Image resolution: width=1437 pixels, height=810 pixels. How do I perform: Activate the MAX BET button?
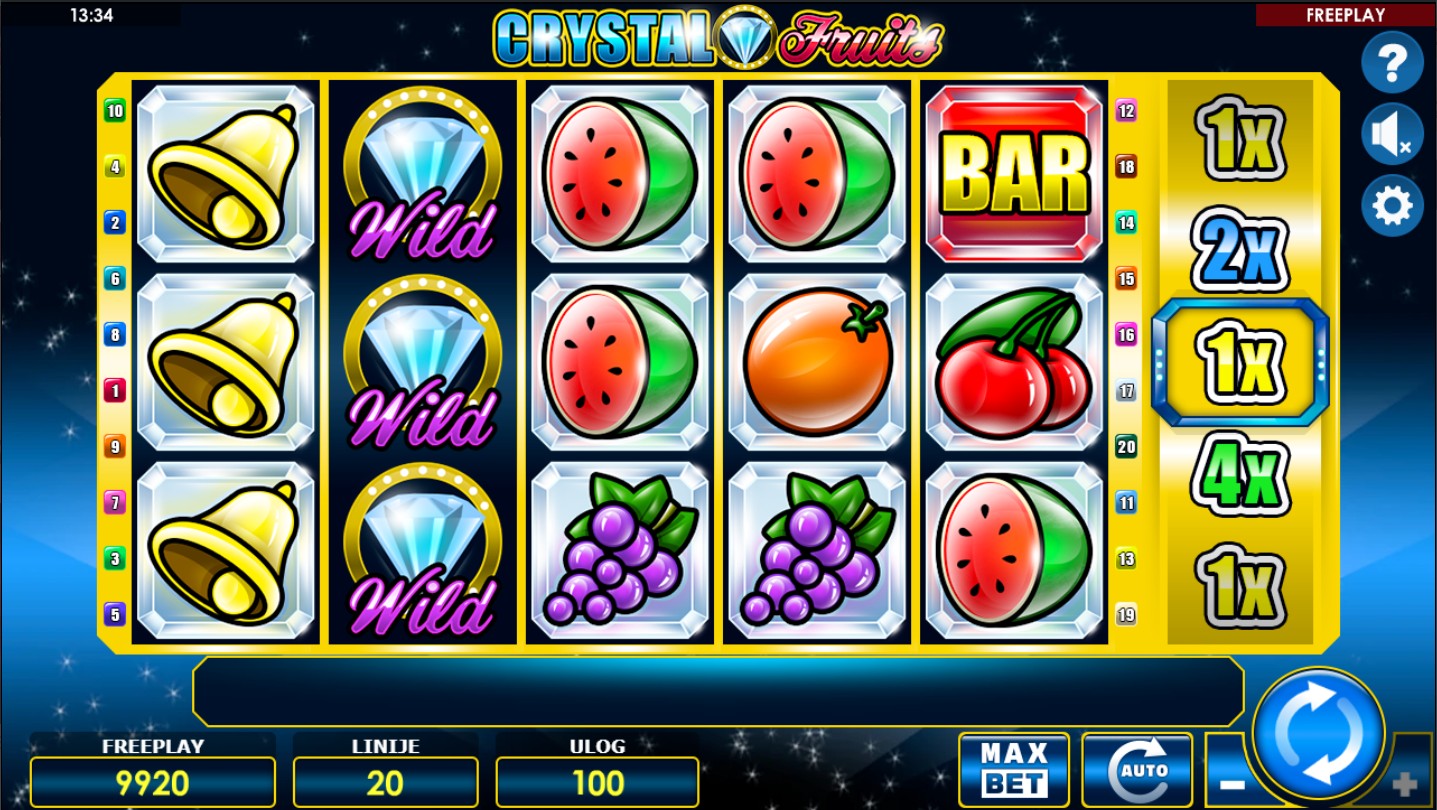tap(1013, 769)
